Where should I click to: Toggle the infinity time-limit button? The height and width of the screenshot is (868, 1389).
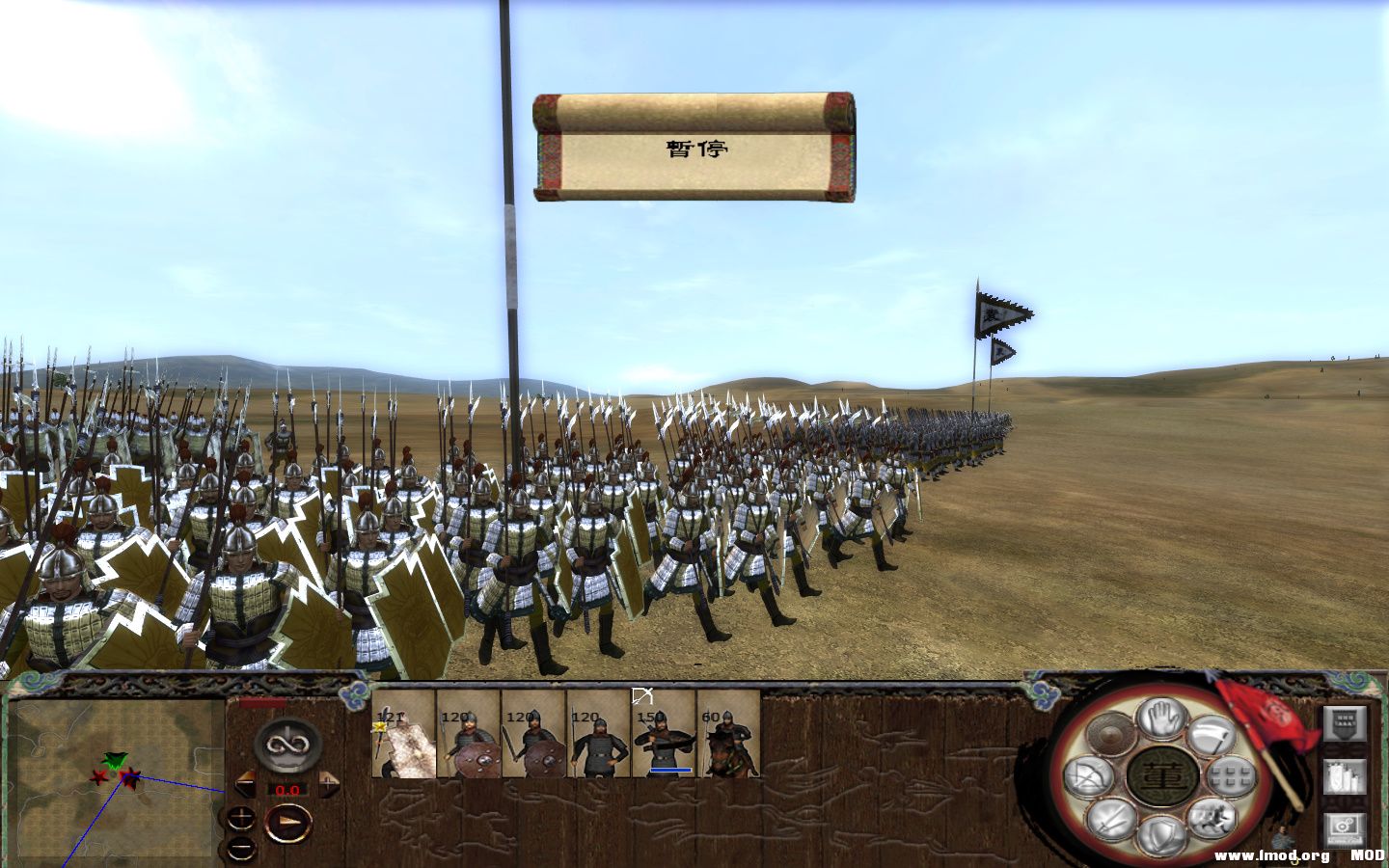288,744
